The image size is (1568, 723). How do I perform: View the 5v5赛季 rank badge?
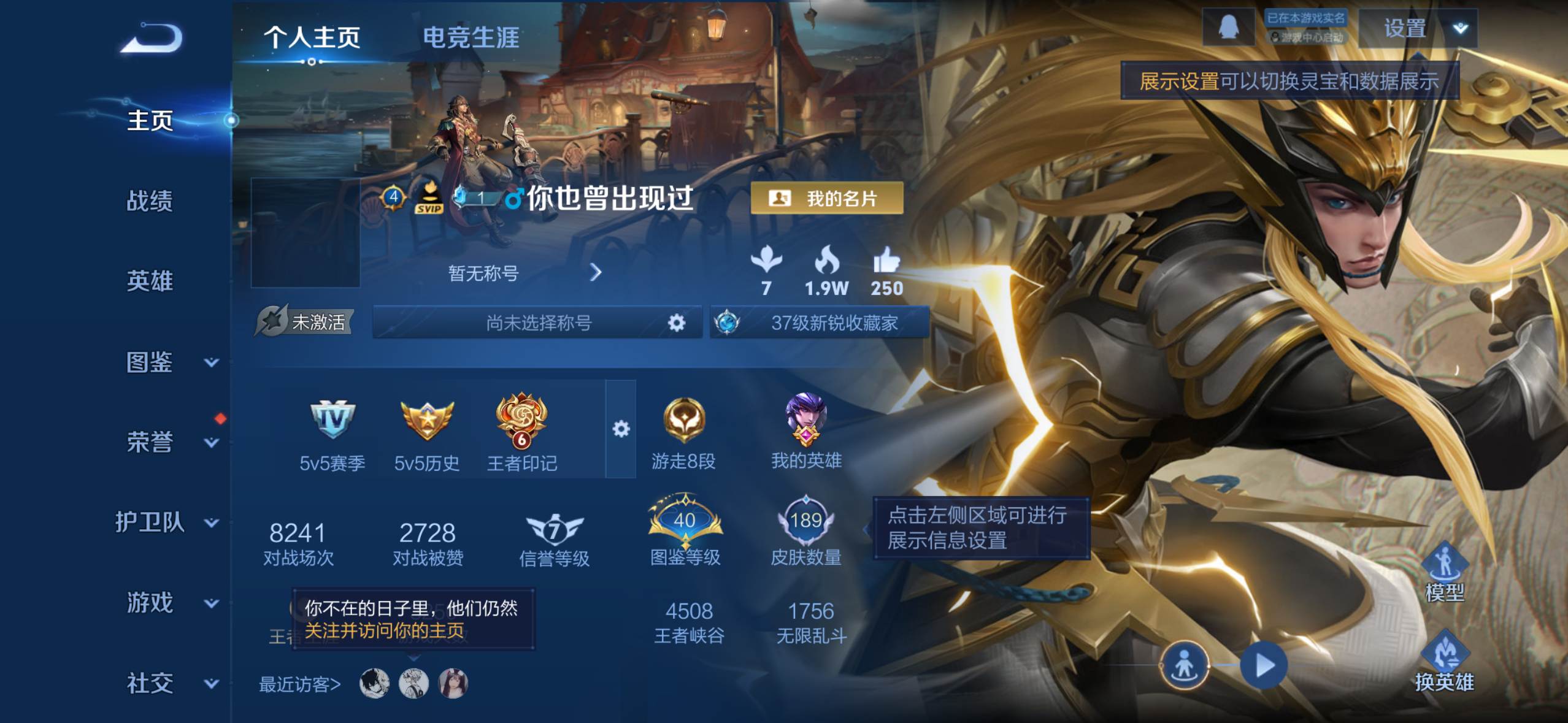[x=332, y=431]
